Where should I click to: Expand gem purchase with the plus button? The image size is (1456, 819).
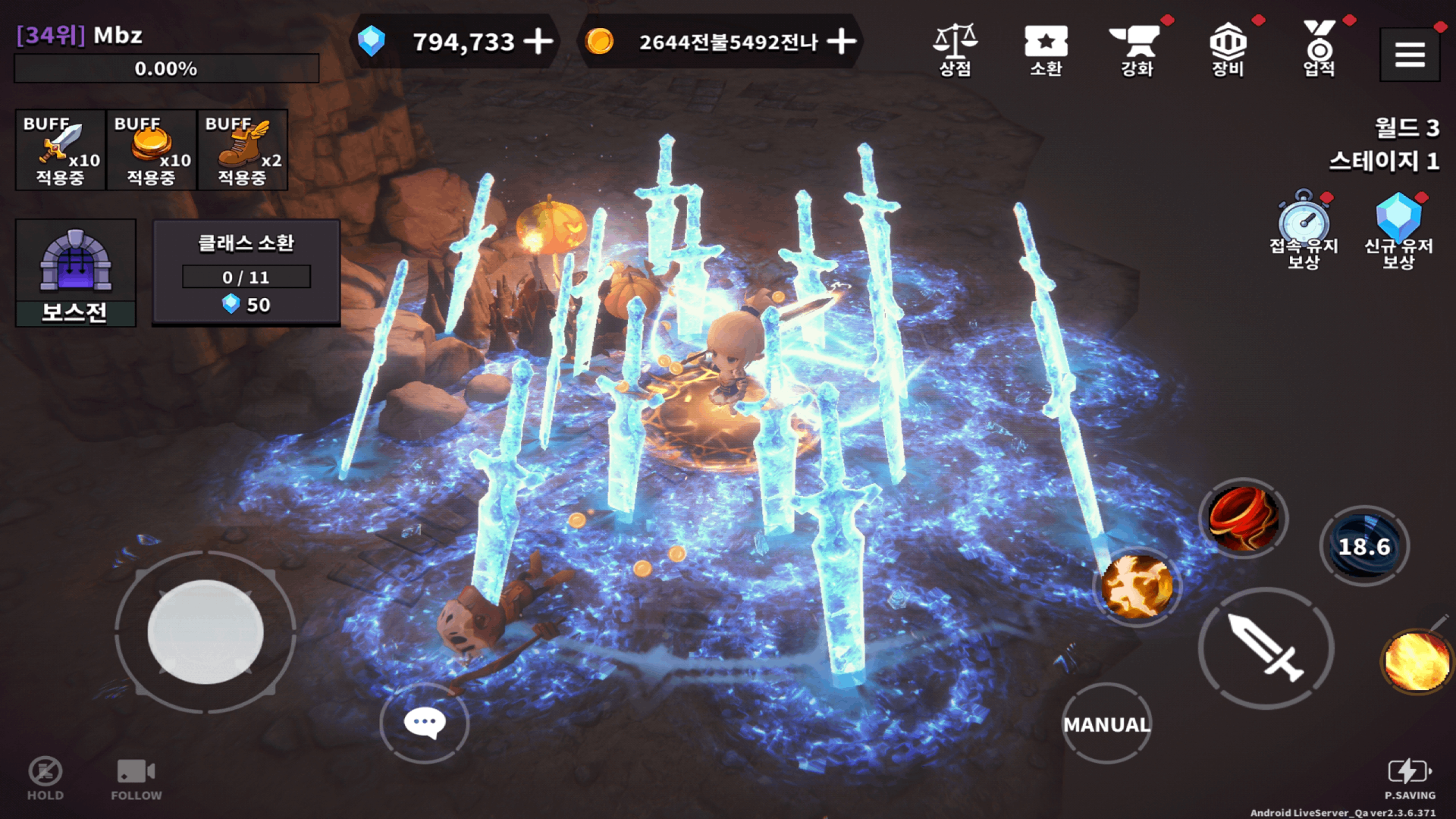point(538,43)
